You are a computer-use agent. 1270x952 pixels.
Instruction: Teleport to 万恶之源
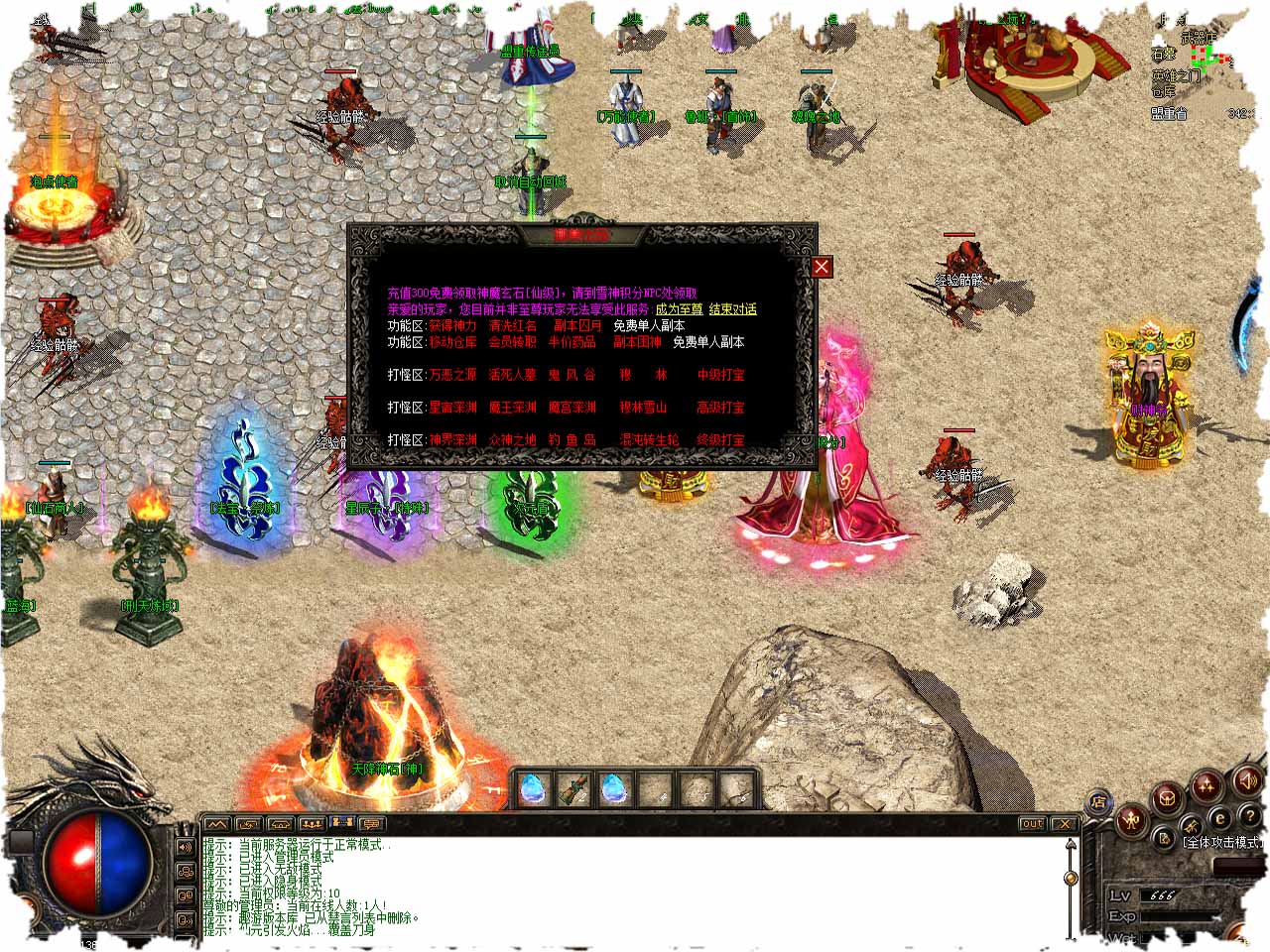452,375
